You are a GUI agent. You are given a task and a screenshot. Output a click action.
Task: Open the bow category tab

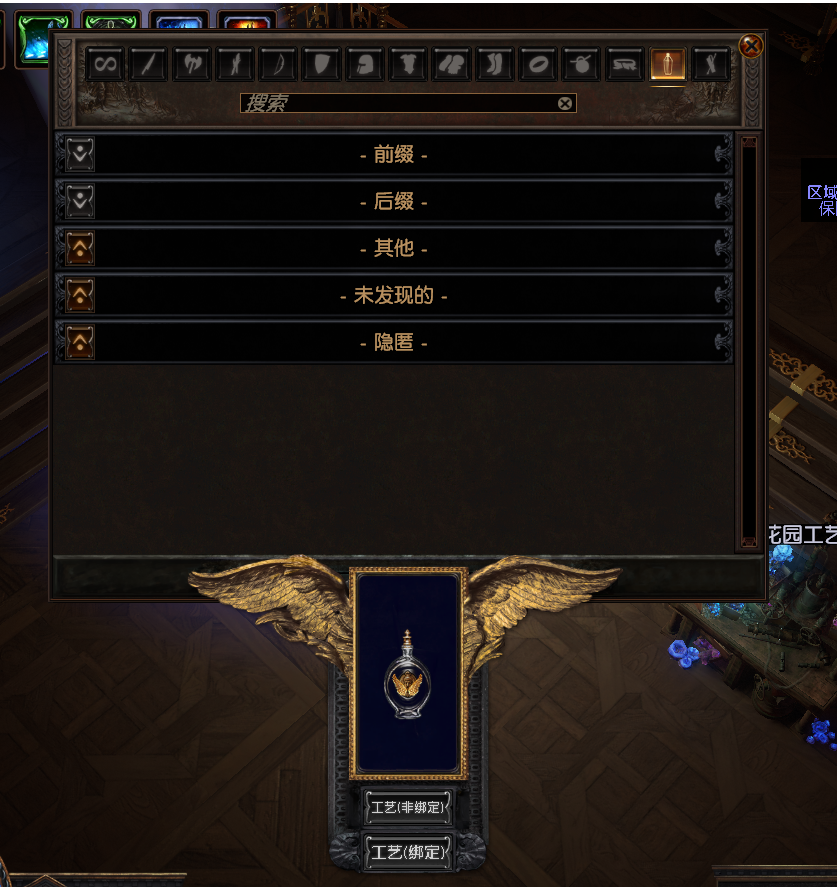[277, 65]
